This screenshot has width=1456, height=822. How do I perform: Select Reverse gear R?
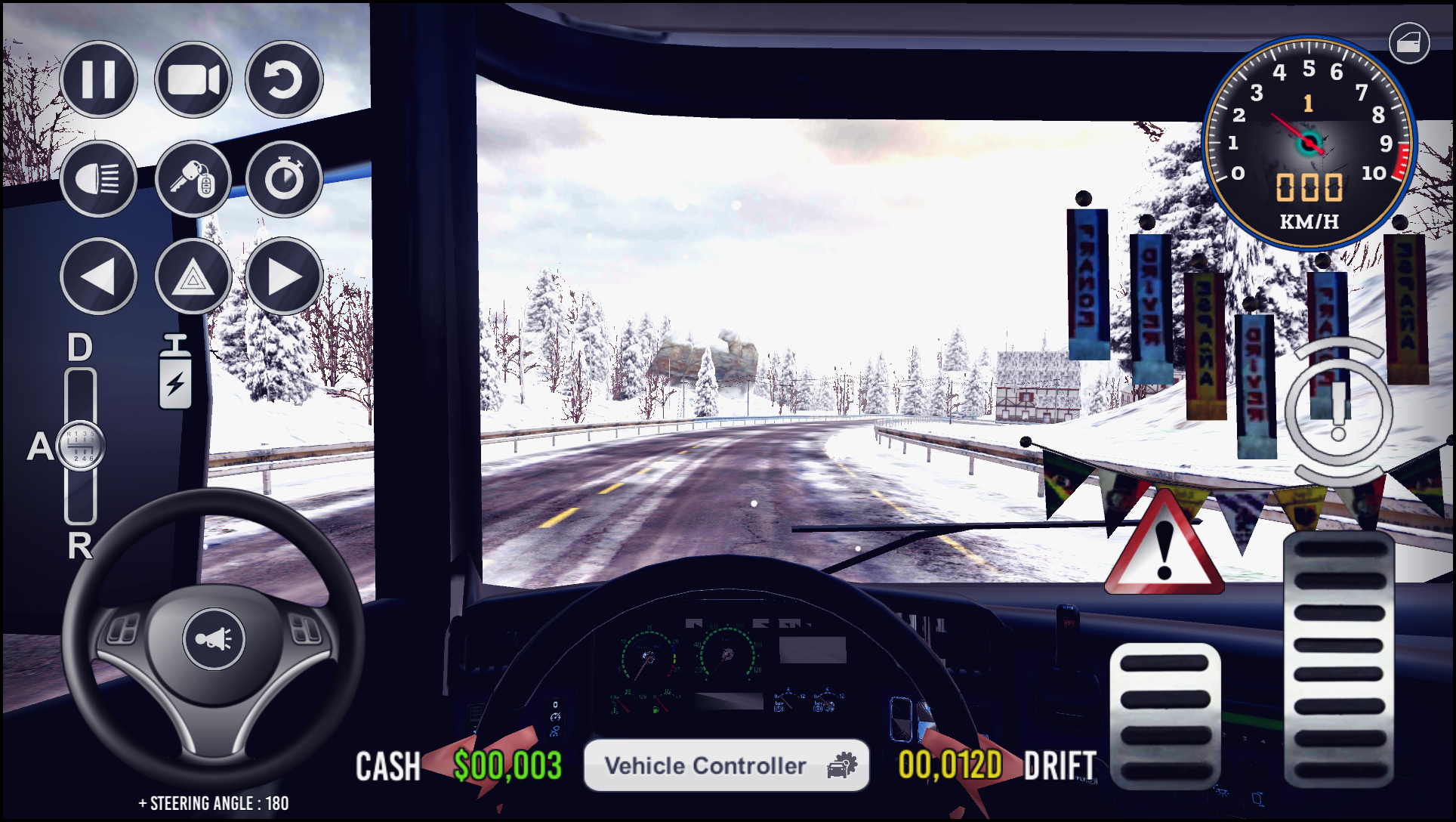(79, 546)
